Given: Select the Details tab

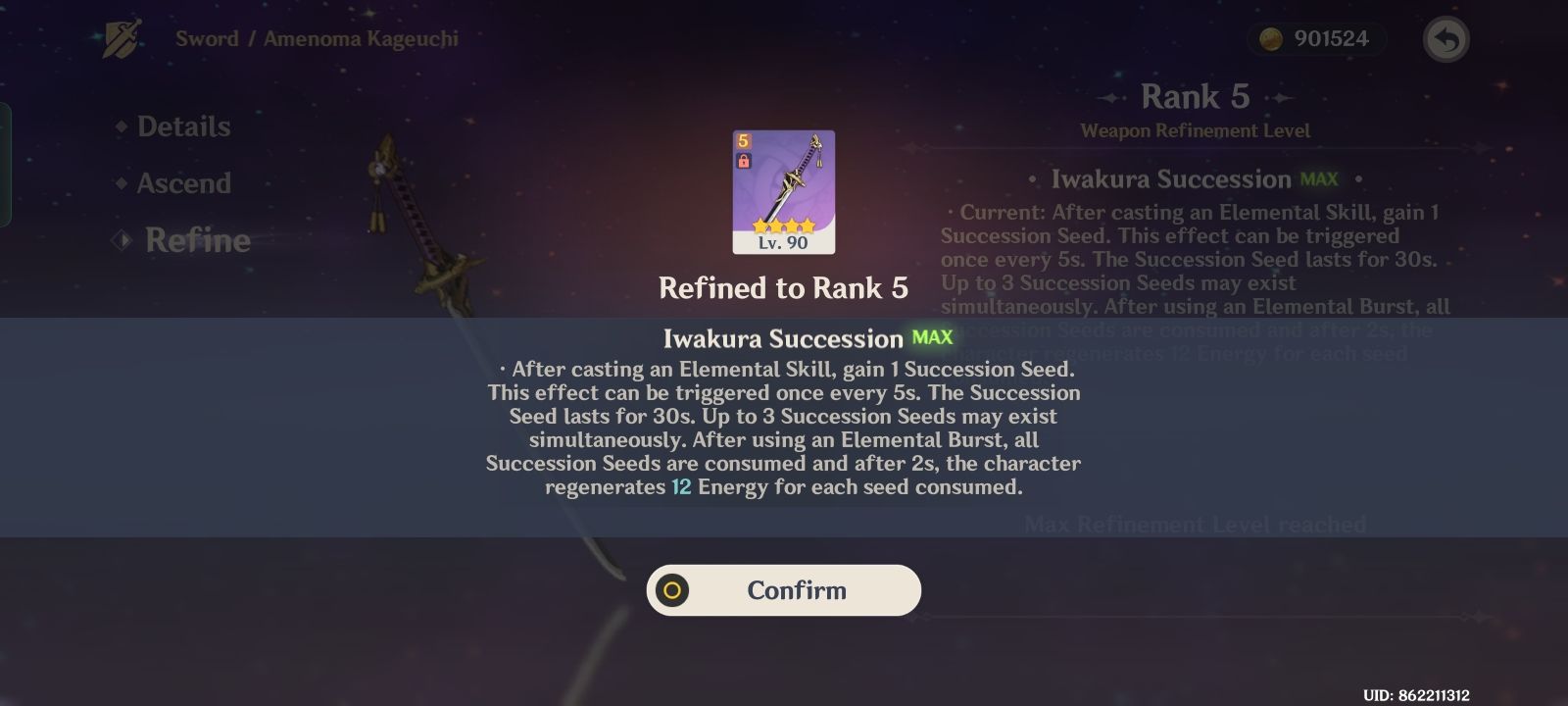Looking at the screenshot, I should tap(183, 126).
